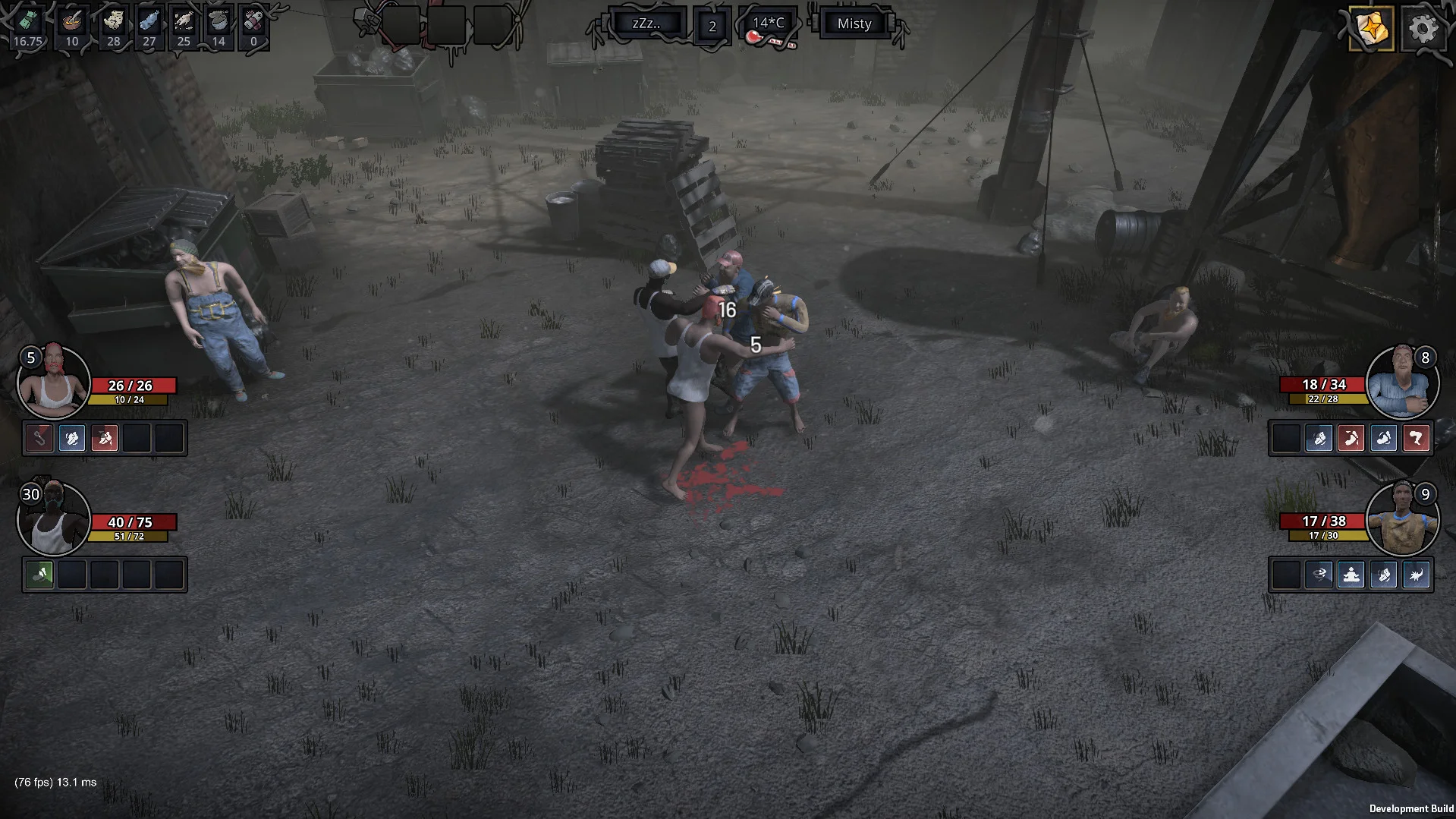Screen dimensions: 1456x819
Task: Click the gold map icon button
Action: click(1371, 29)
